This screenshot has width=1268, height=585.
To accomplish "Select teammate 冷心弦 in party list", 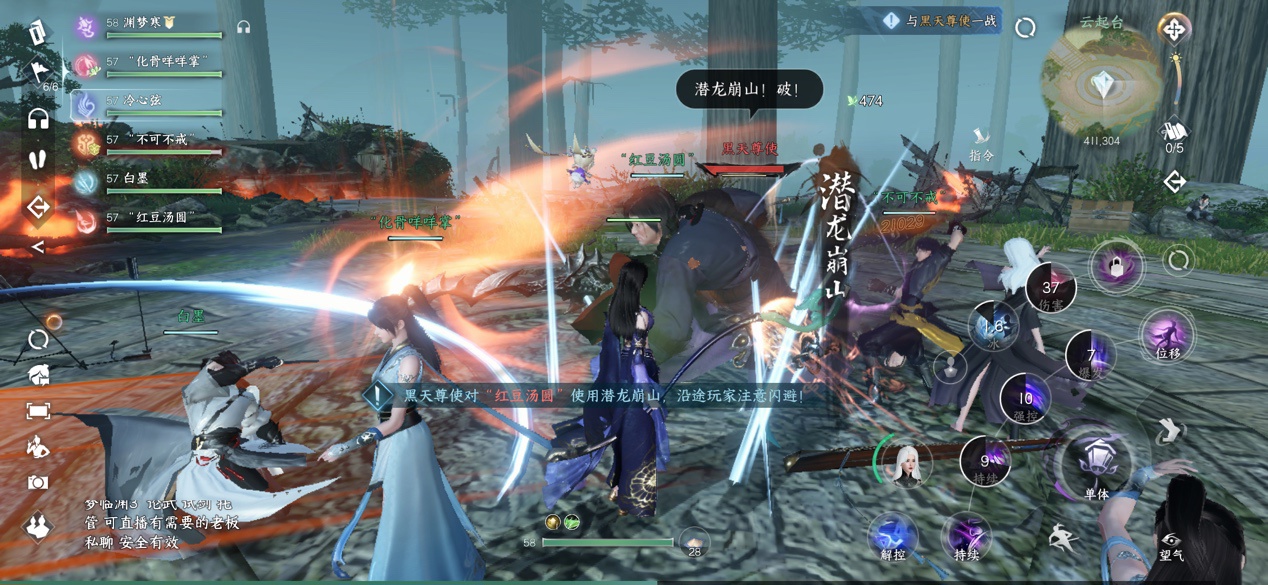I will [150, 101].
